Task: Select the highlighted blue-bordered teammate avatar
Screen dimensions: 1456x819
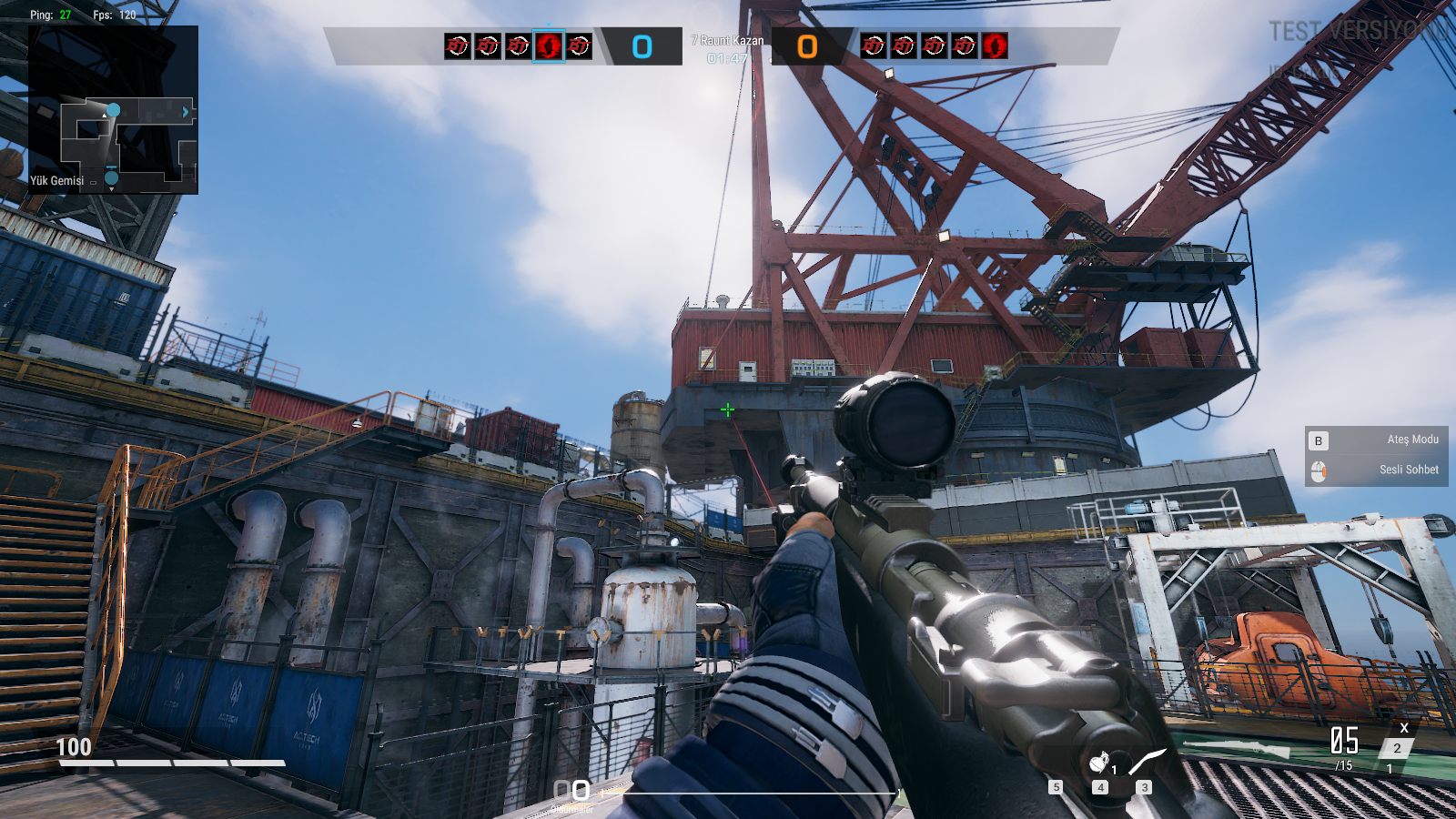Action: (549, 45)
